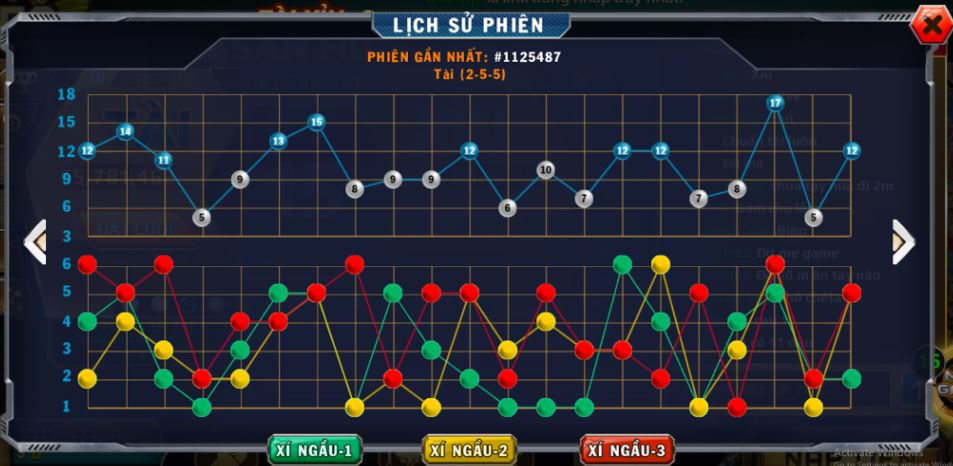The image size is (953, 466).
Task: Show previous history page with left arrow
Action: click(x=36, y=242)
